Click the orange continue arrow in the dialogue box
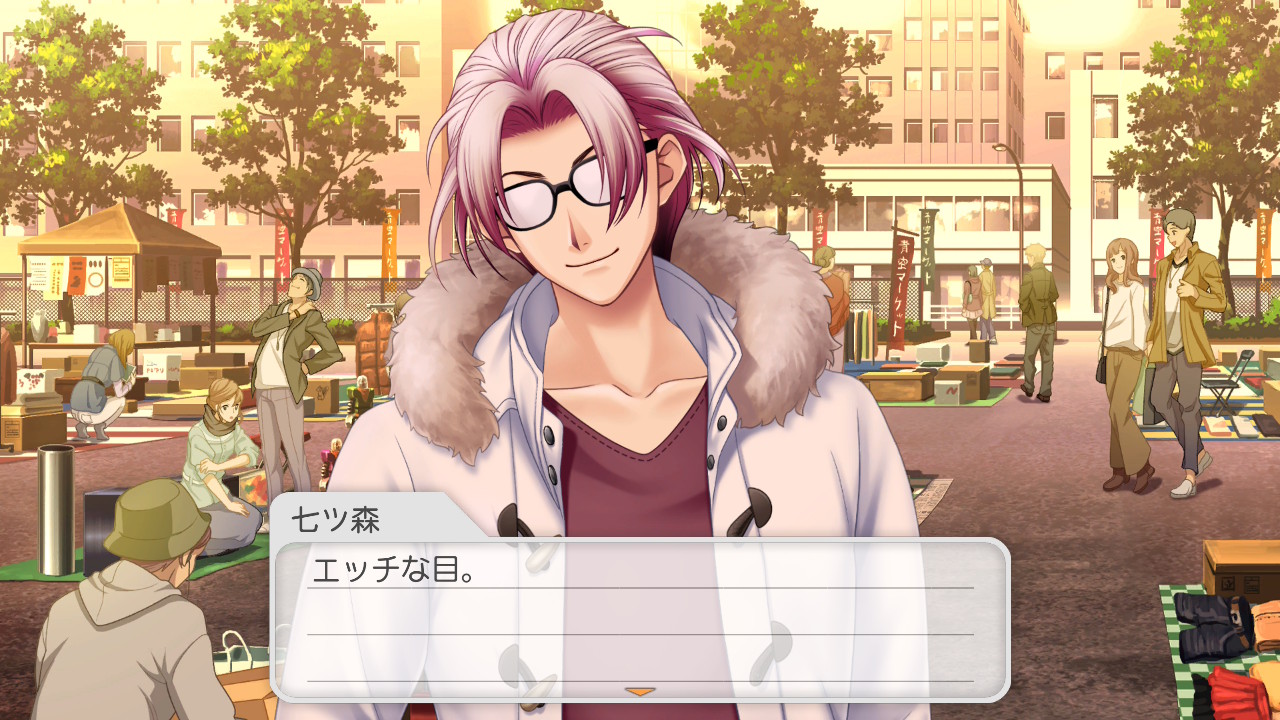 coord(639,691)
